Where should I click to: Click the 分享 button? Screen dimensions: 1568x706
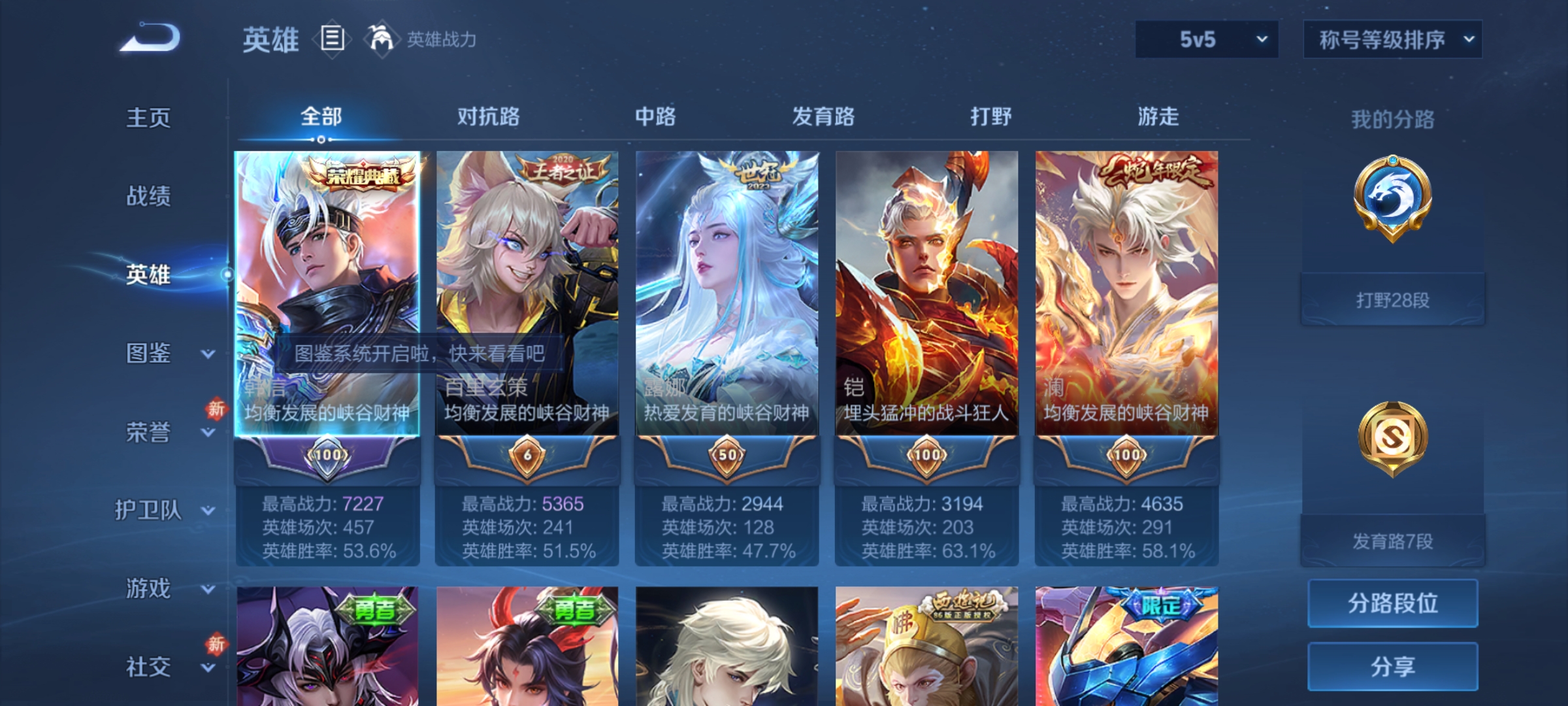pos(1393,667)
